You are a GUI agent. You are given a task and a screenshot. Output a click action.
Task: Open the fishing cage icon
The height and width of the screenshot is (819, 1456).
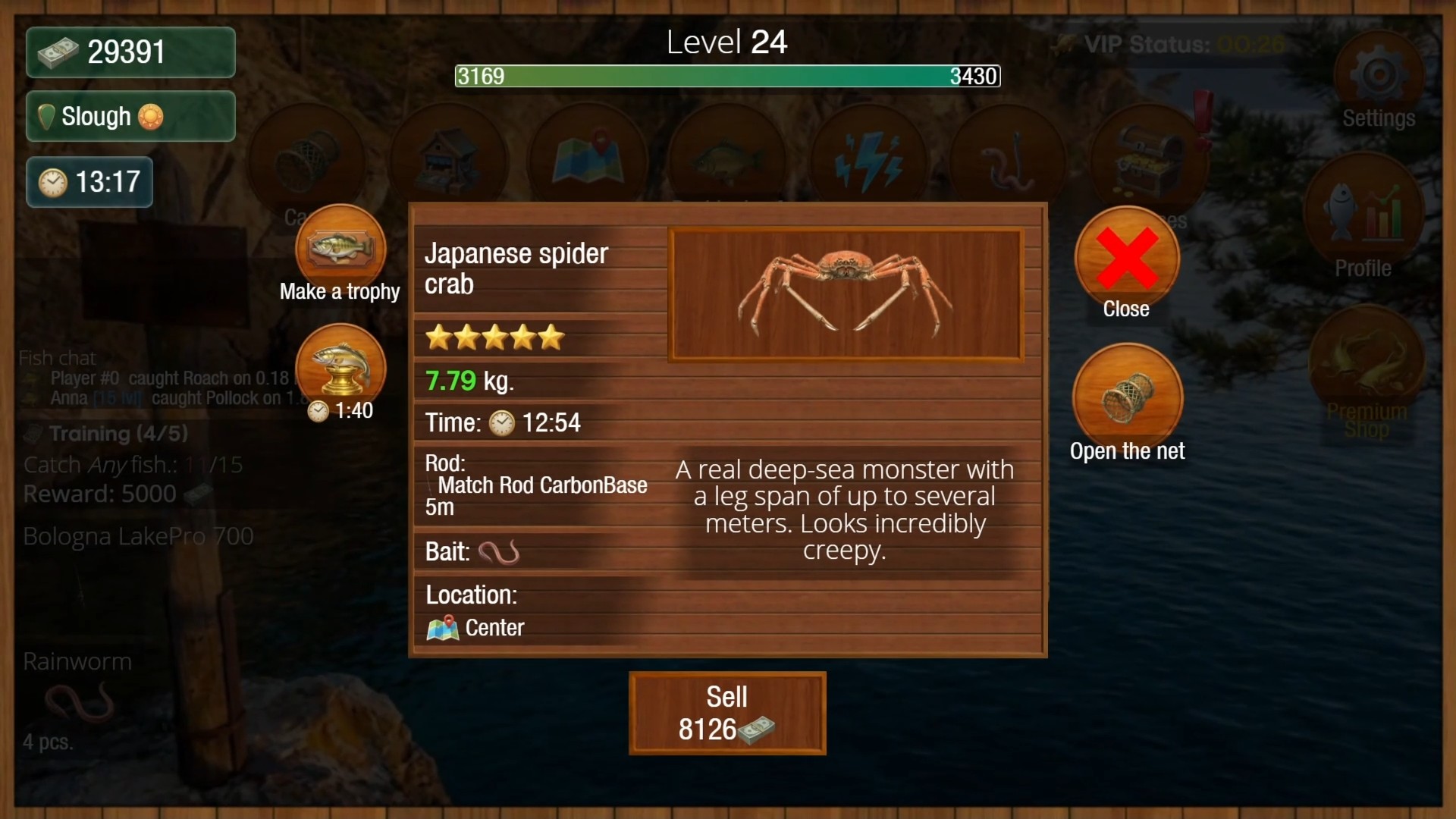(307, 155)
